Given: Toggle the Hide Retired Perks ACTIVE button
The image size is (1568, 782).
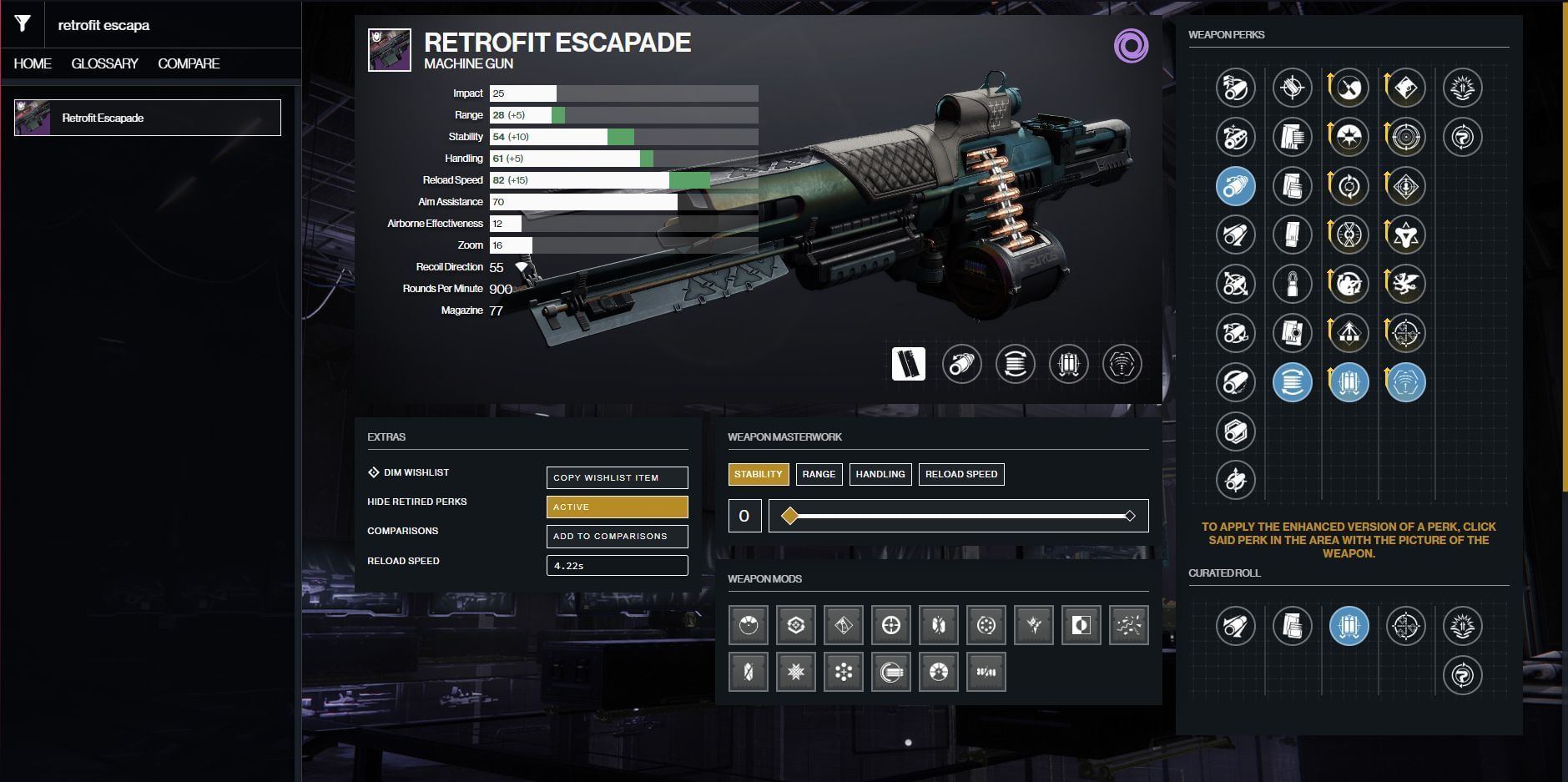Looking at the screenshot, I should [617, 507].
